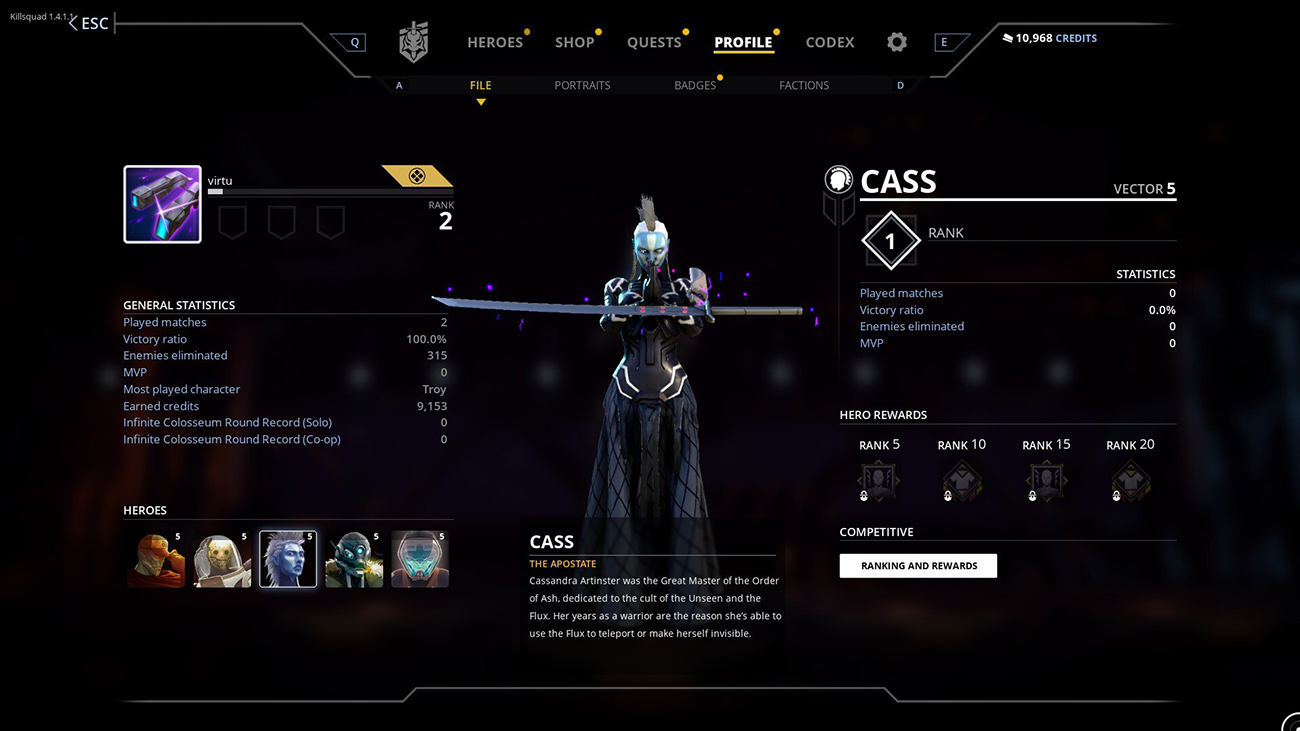
Task: Switch to the File tab
Action: [x=481, y=85]
